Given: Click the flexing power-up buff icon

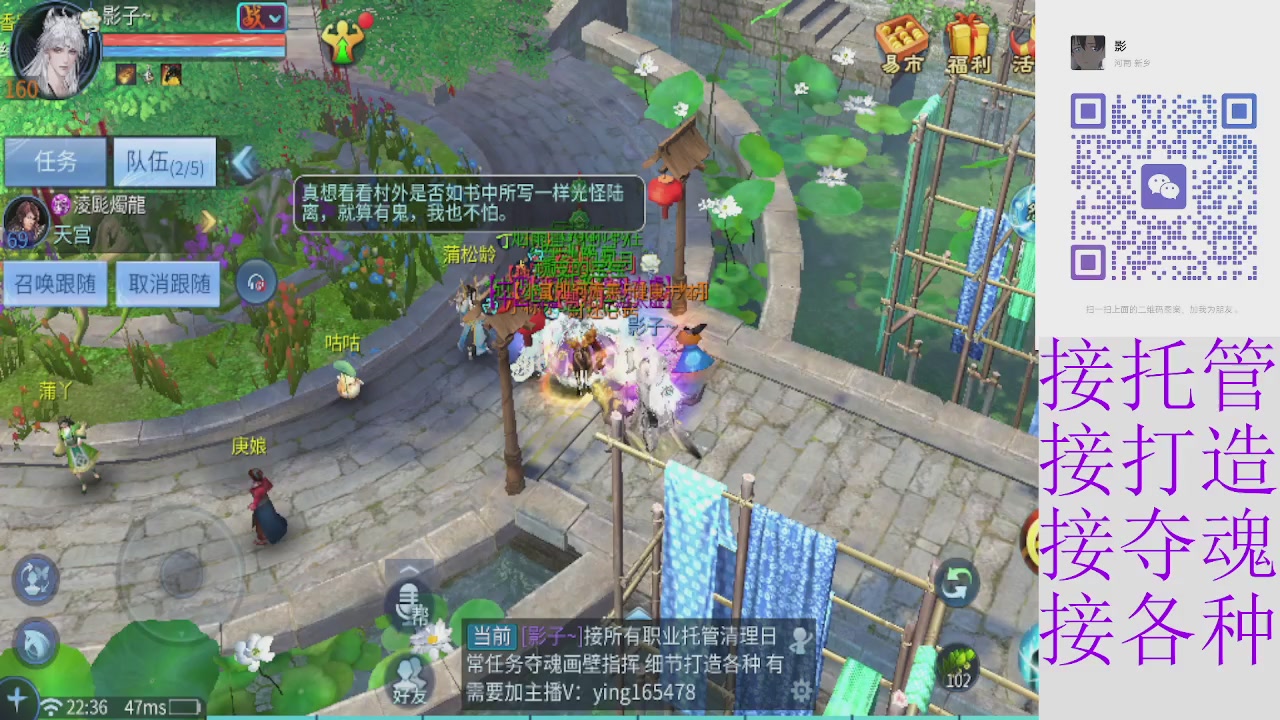Looking at the screenshot, I should 344,40.
